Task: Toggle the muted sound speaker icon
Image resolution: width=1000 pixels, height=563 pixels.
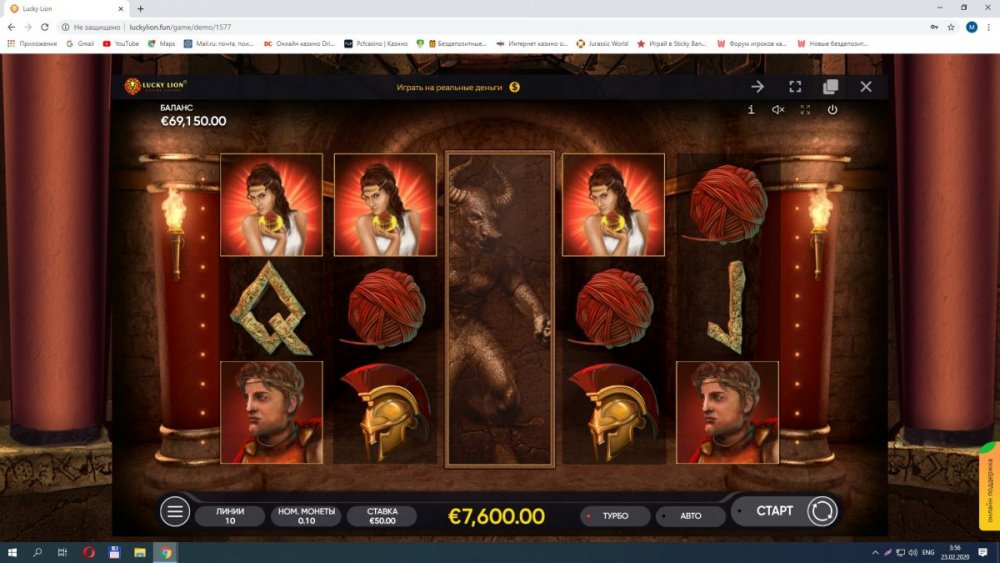Action: click(x=778, y=110)
